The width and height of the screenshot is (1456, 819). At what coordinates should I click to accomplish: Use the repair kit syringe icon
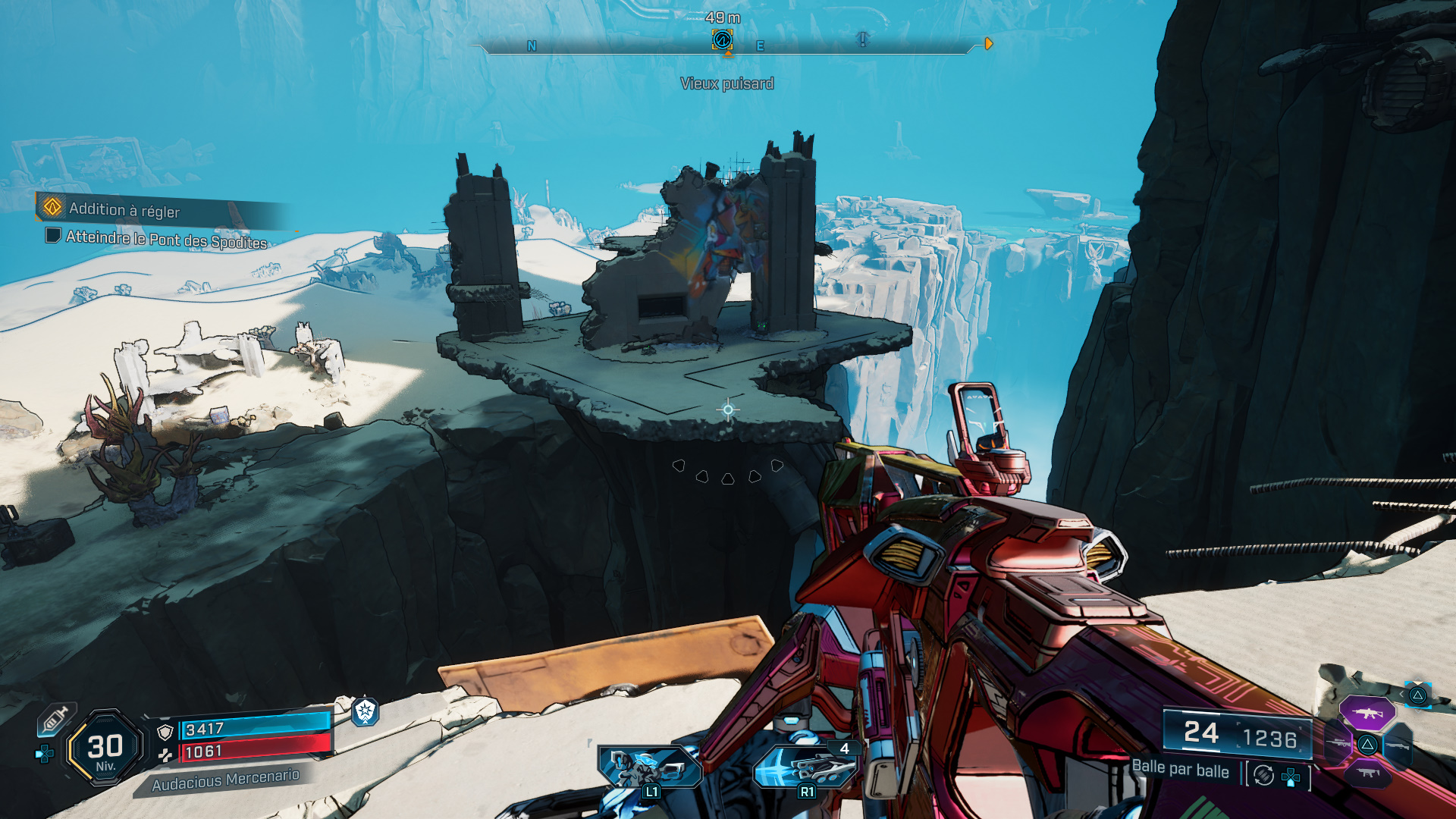(x=56, y=719)
